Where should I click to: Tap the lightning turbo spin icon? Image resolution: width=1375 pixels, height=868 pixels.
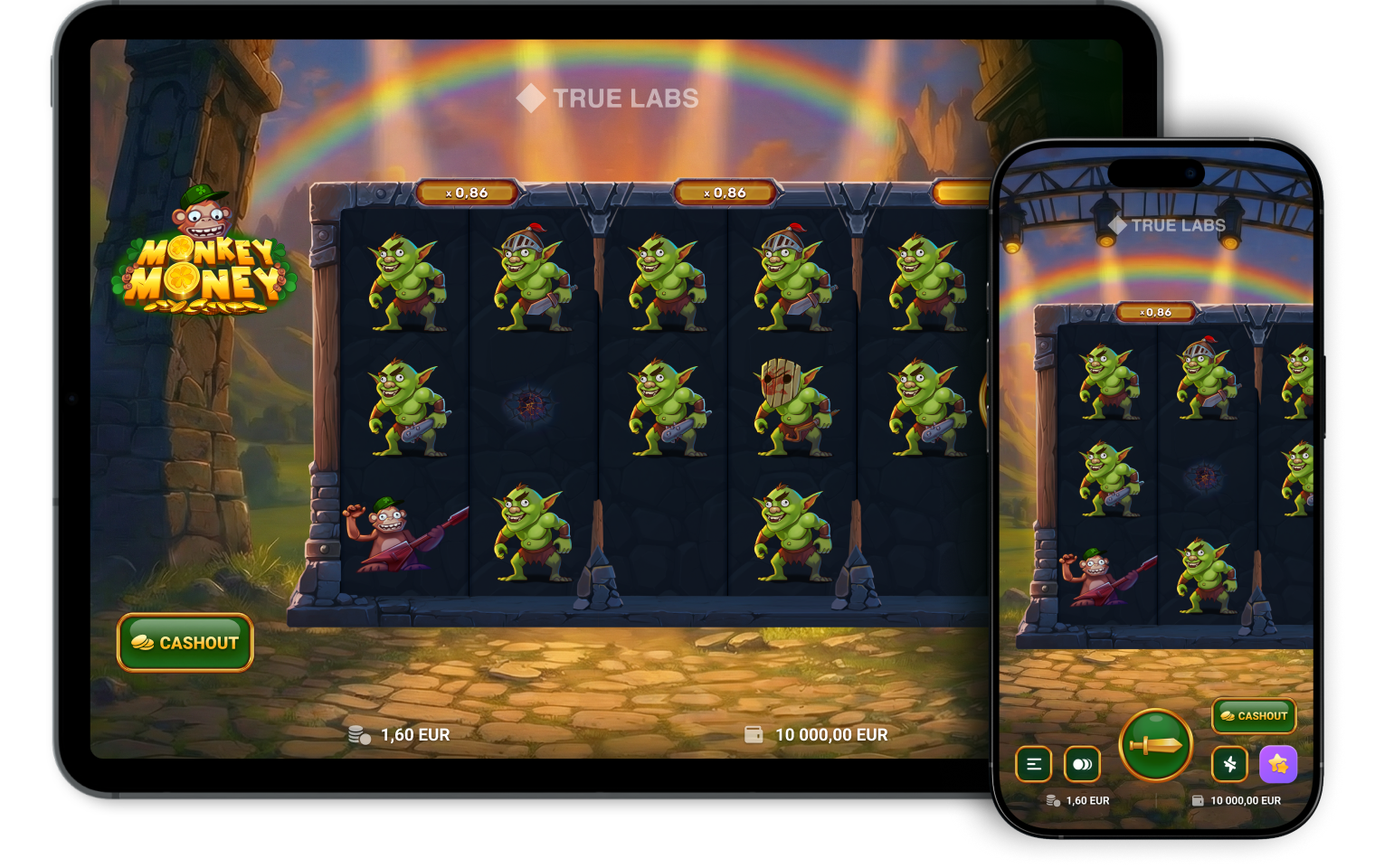pyautogui.click(x=1230, y=765)
